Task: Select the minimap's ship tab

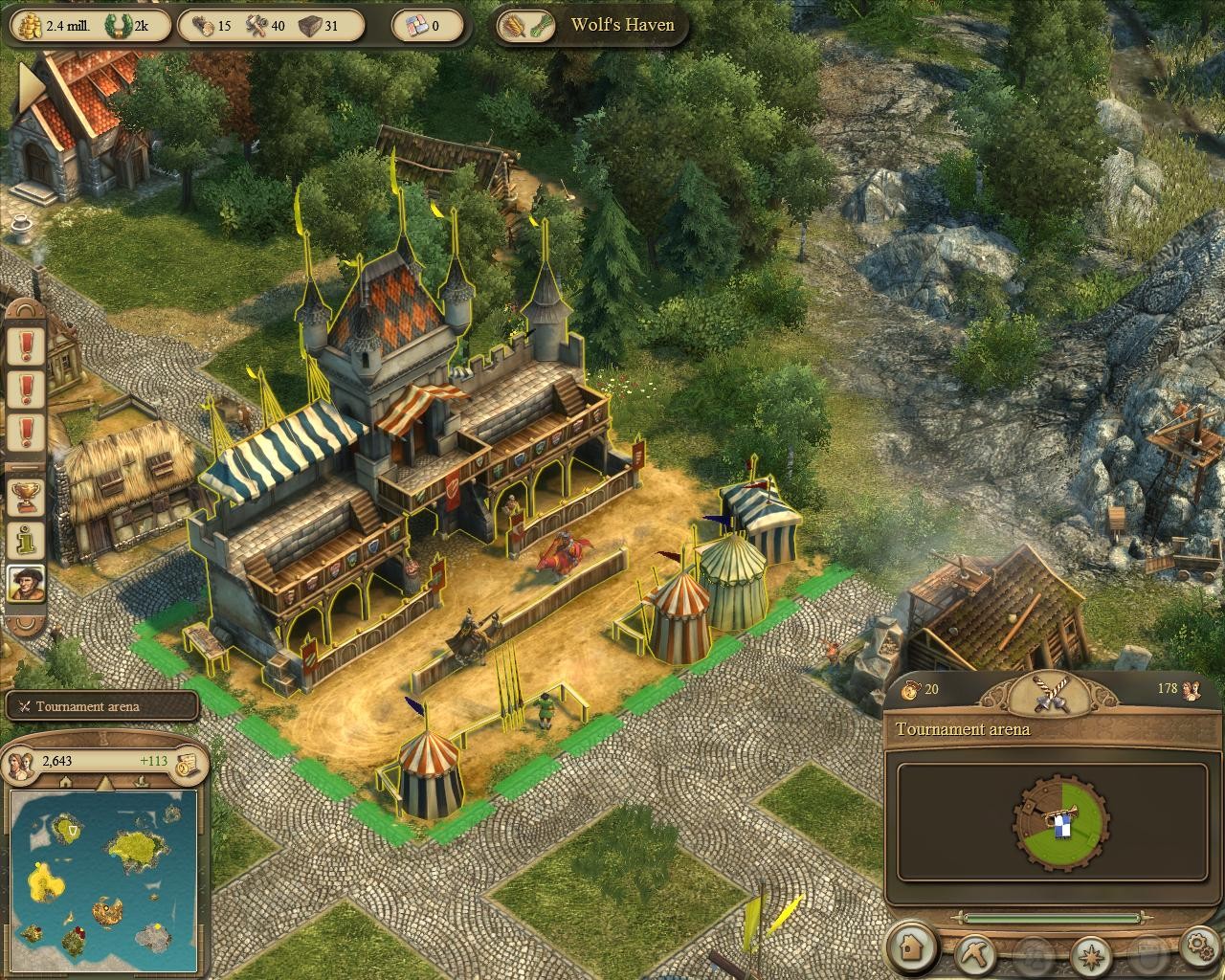Action: [x=144, y=783]
